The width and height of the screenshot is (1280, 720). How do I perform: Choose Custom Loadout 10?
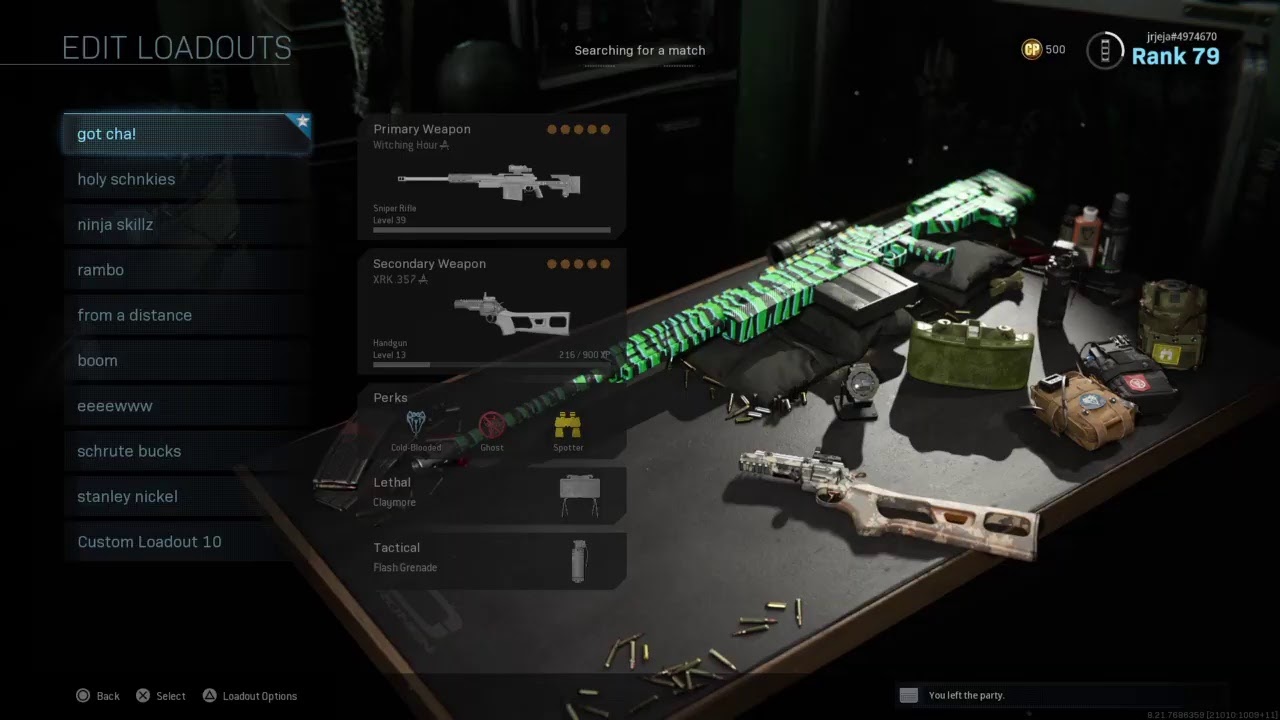point(187,542)
